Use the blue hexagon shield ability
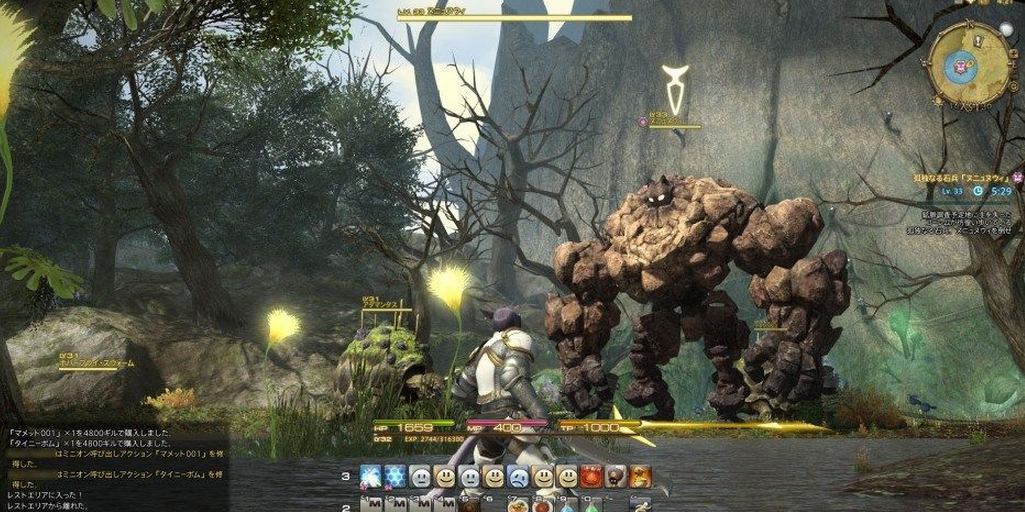The height and width of the screenshot is (512, 1025). [395, 477]
